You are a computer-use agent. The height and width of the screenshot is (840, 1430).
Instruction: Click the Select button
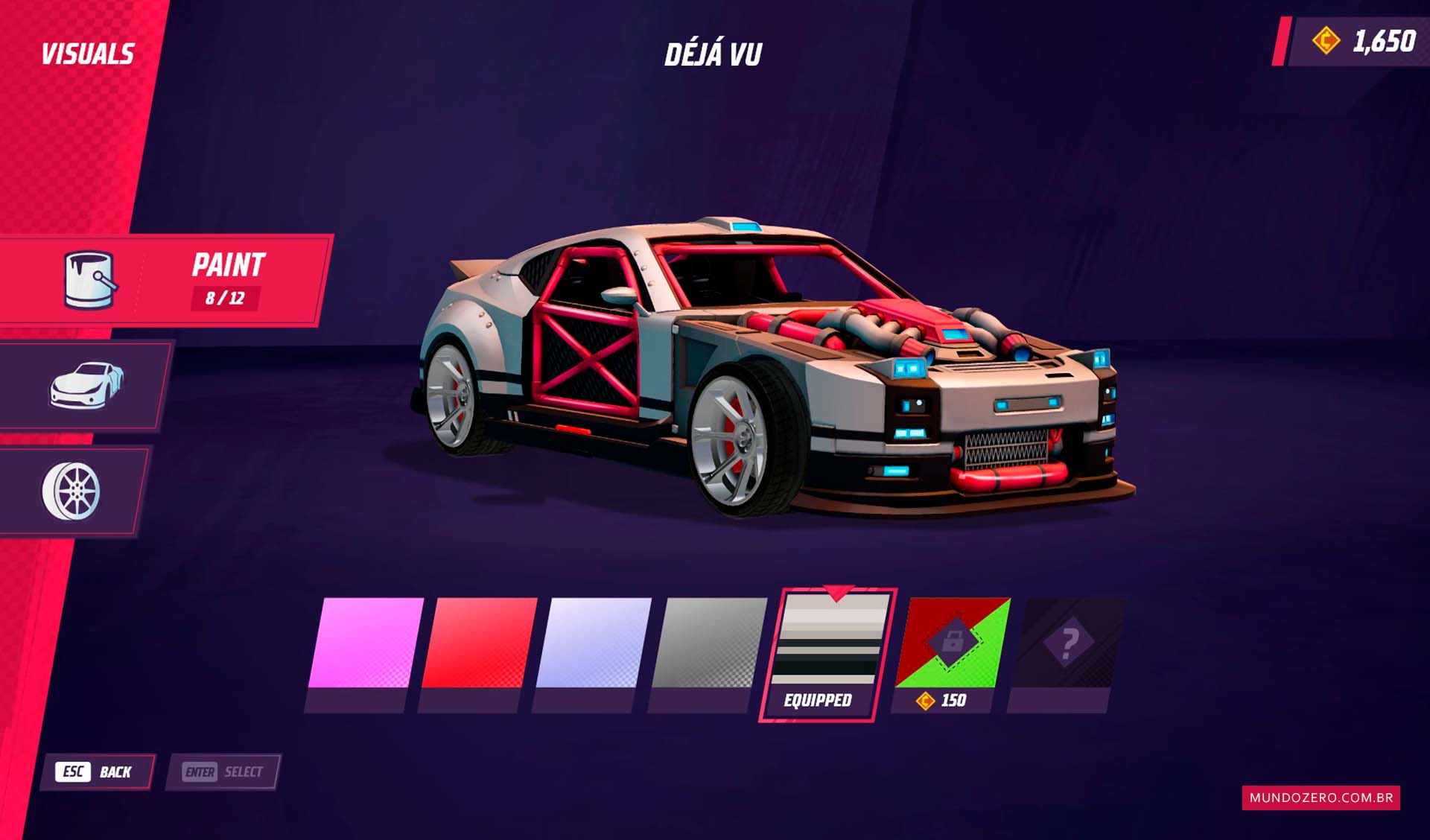point(223,771)
